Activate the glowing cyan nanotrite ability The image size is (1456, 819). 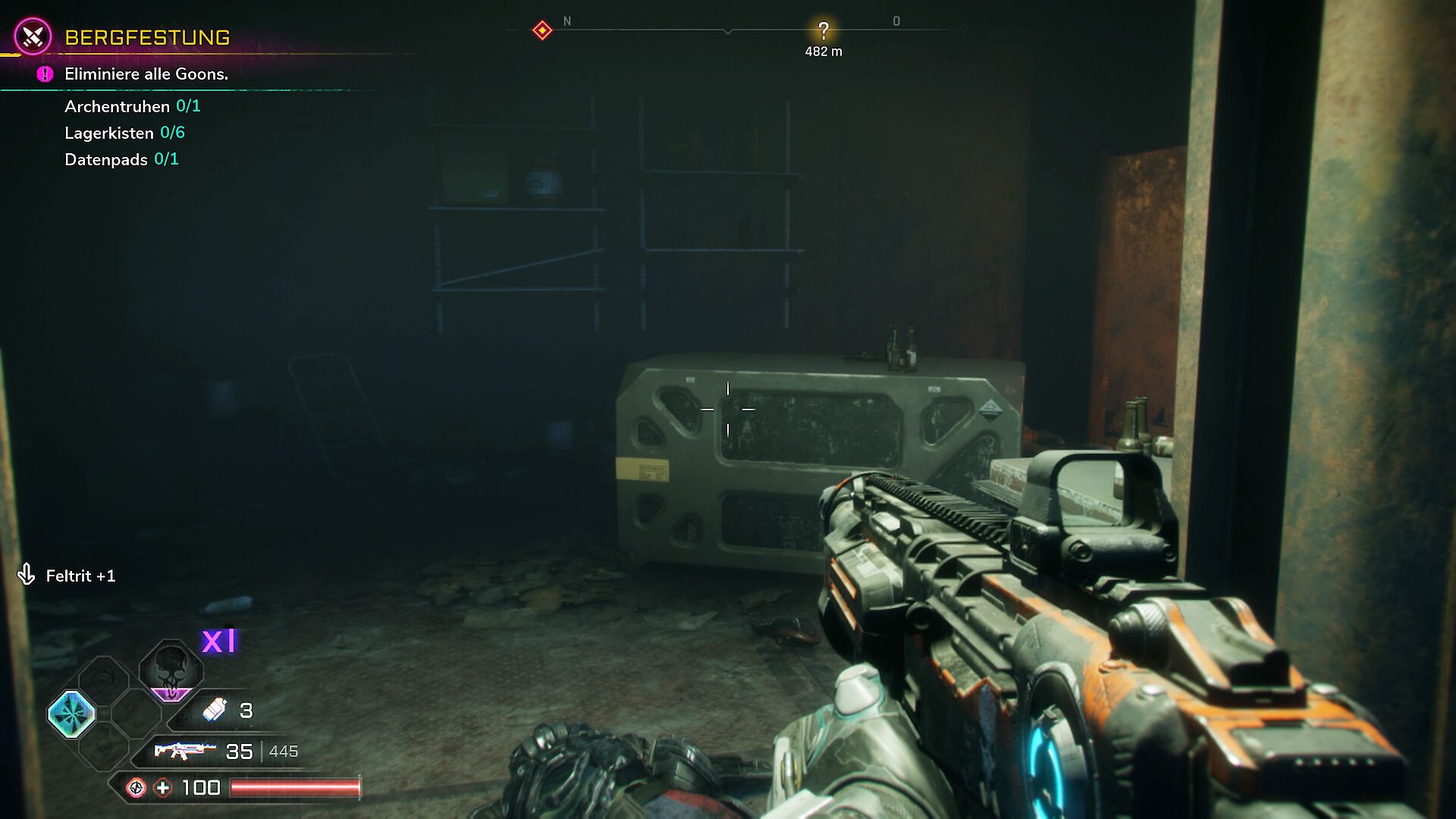click(72, 714)
